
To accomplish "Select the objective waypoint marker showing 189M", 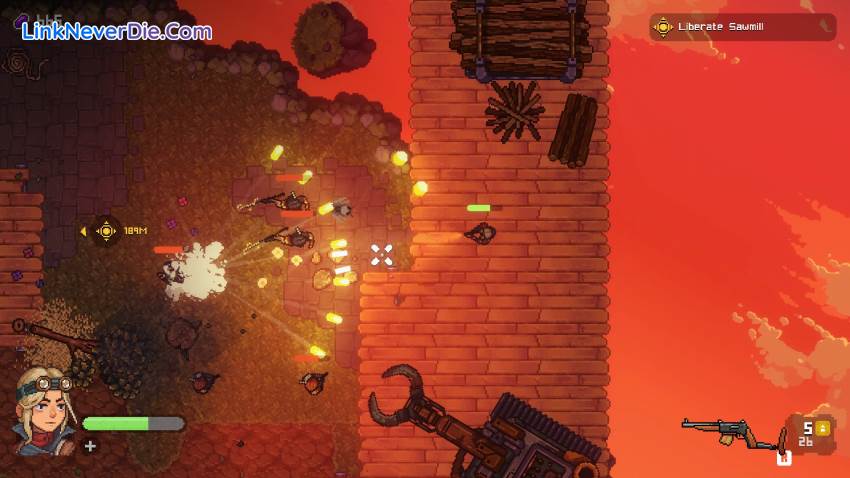I will click(107, 231).
